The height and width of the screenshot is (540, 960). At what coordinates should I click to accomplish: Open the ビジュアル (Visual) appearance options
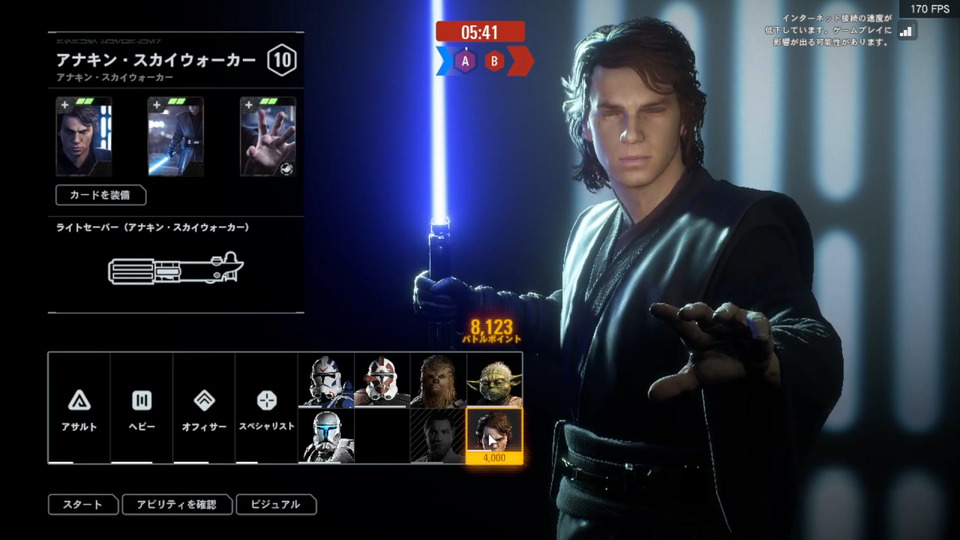pos(276,505)
